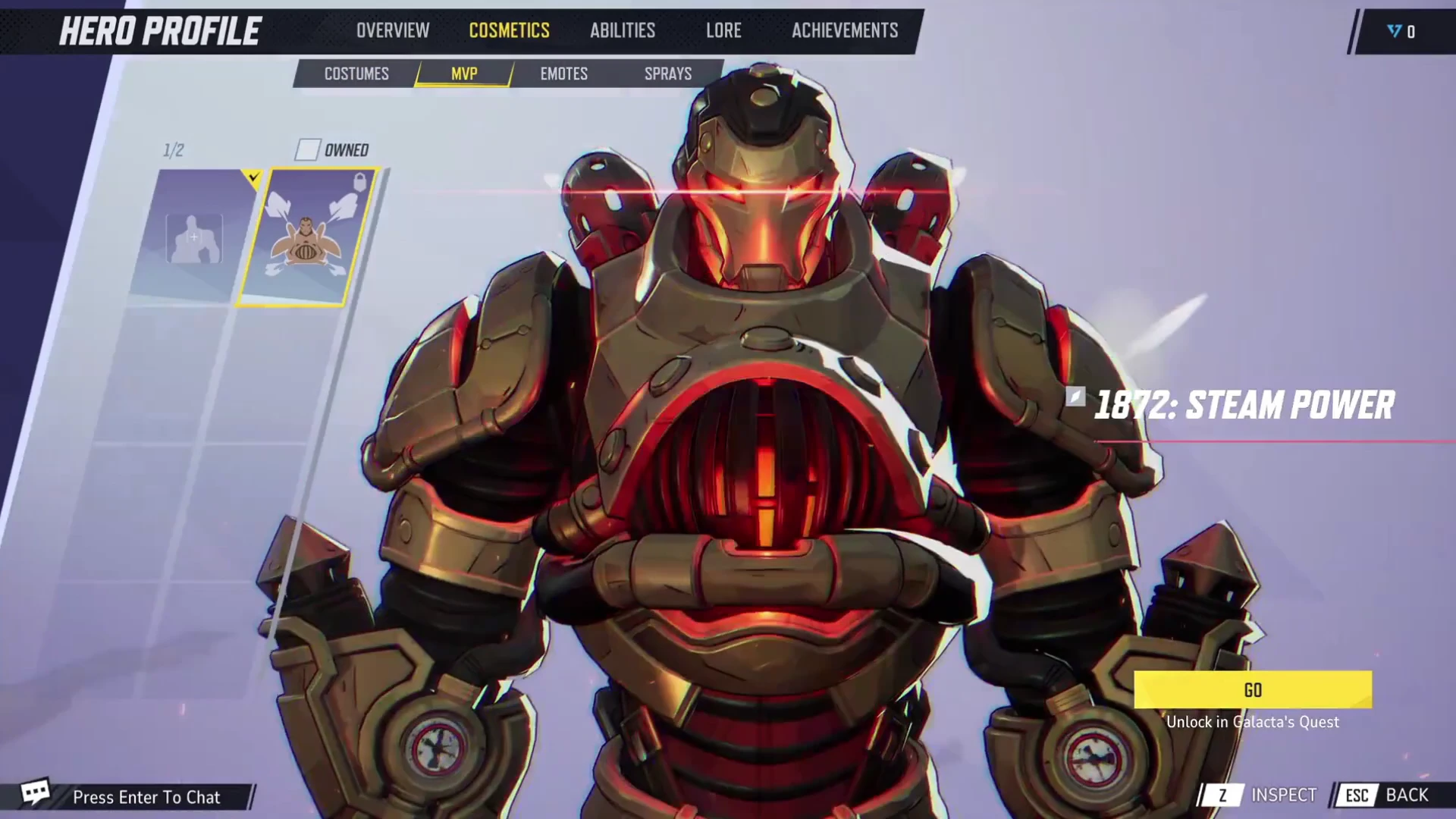The height and width of the screenshot is (819, 1456).
Task: Open the Achievements tab
Action: pos(844,30)
